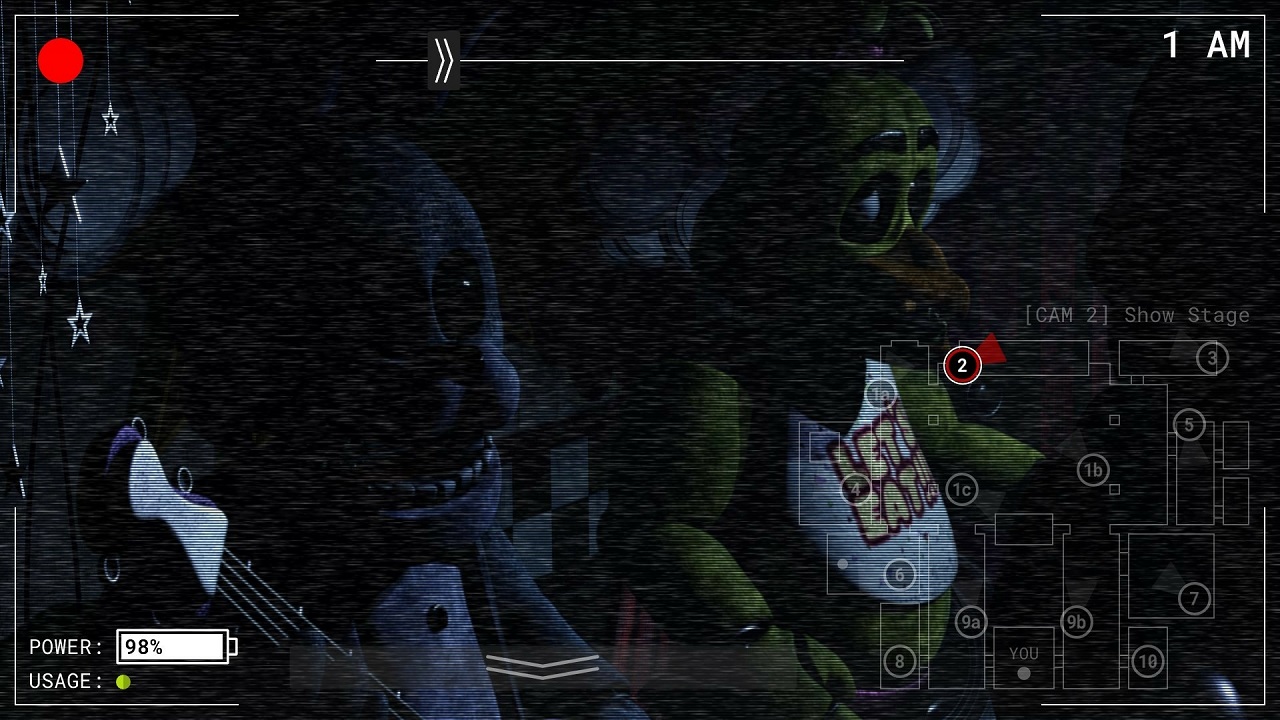Open camera 10 feed
Image resolution: width=1280 pixels, height=720 pixels.
(1145, 661)
